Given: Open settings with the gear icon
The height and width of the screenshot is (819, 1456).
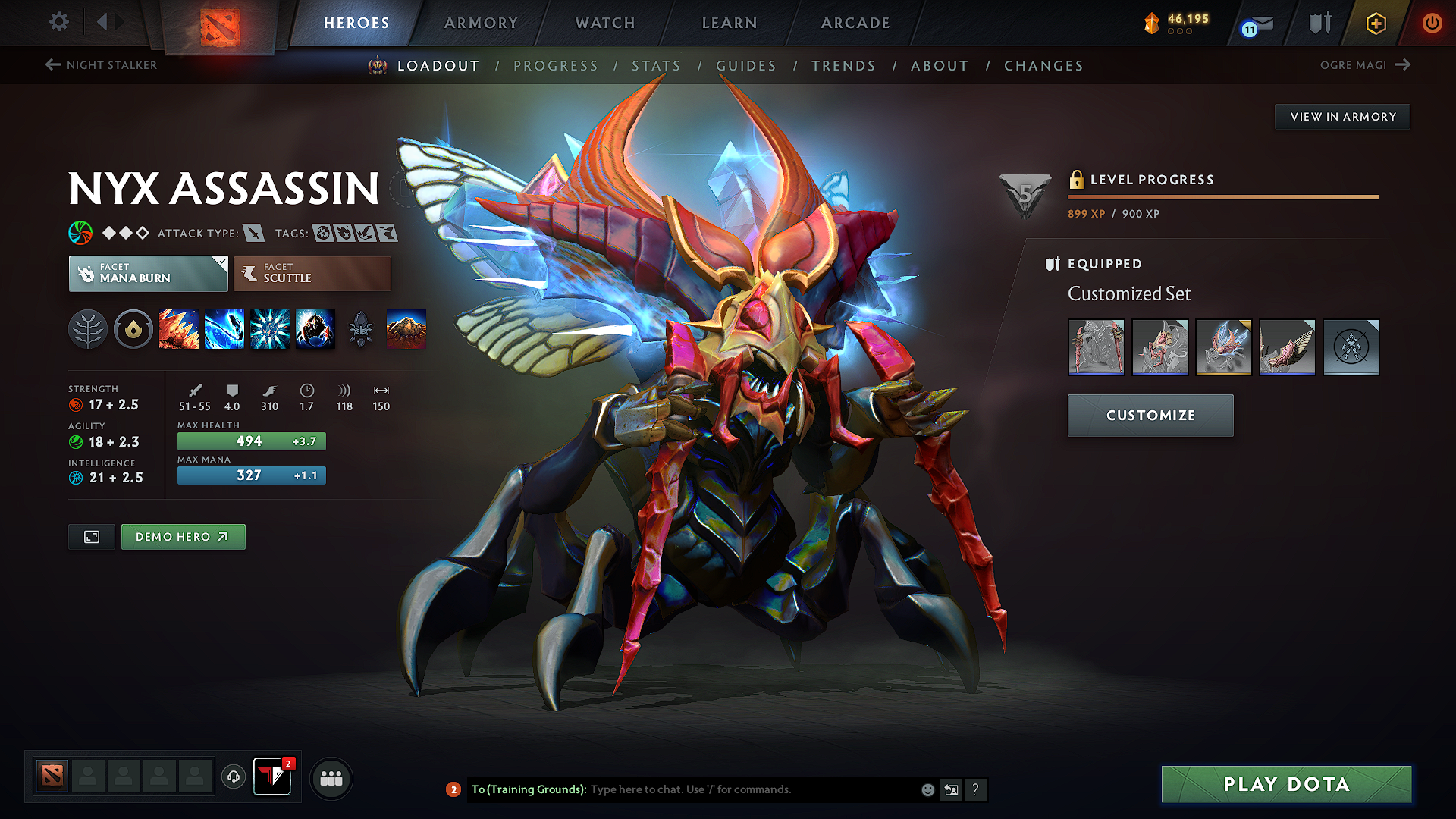Looking at the screenshot, I should pyautogui.click(x=58, y=22).
